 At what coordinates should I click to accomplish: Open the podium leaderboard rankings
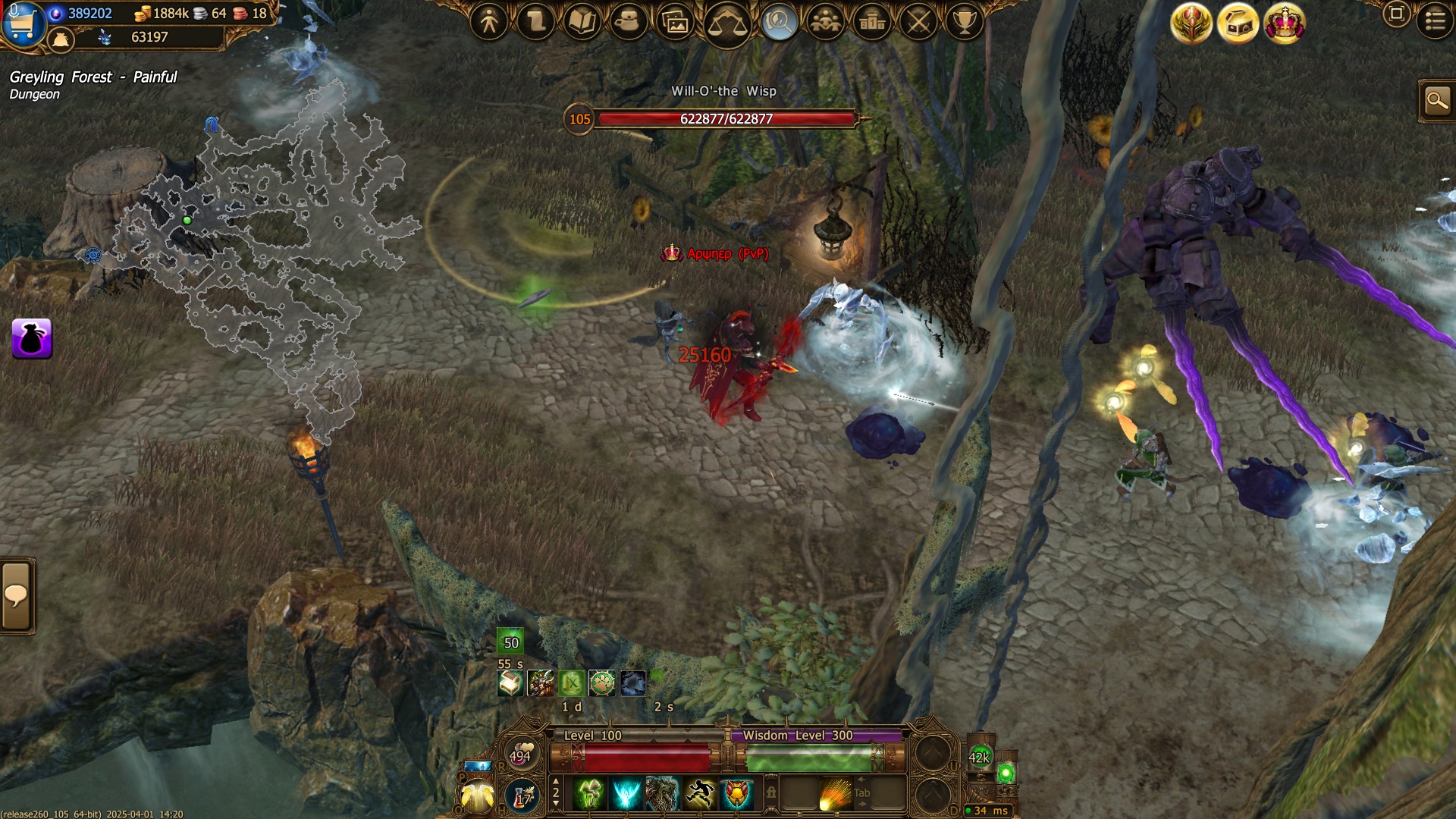(872, 22)
